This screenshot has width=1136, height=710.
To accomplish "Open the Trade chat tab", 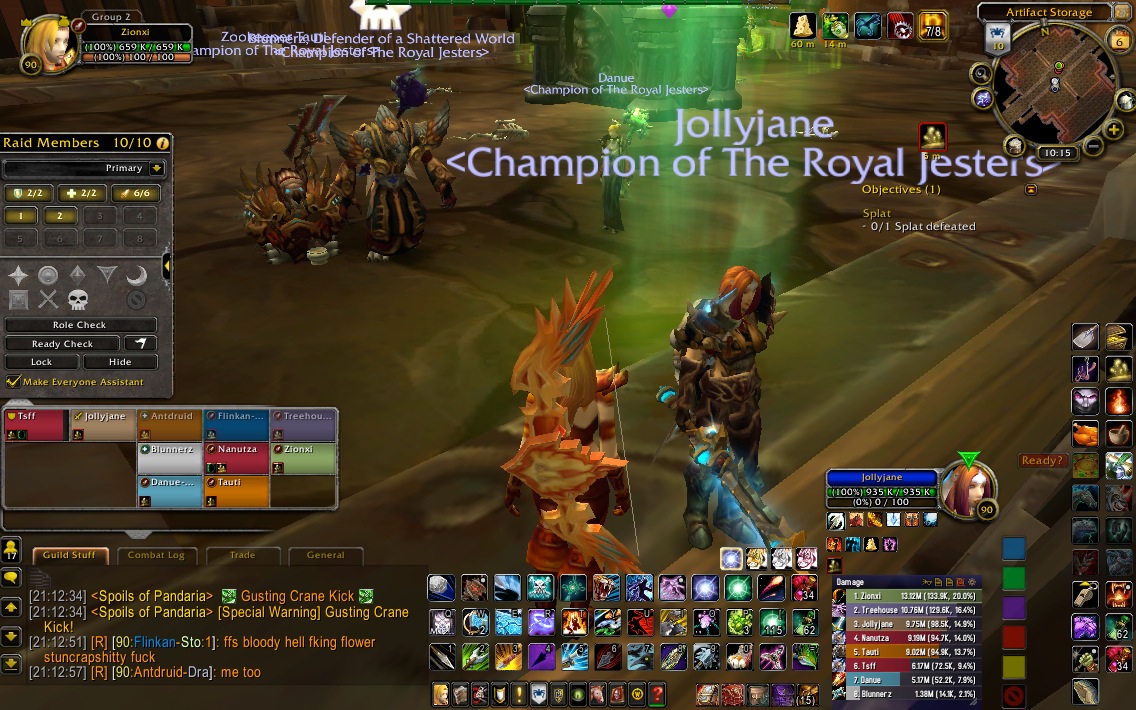I will click(242, 555).
